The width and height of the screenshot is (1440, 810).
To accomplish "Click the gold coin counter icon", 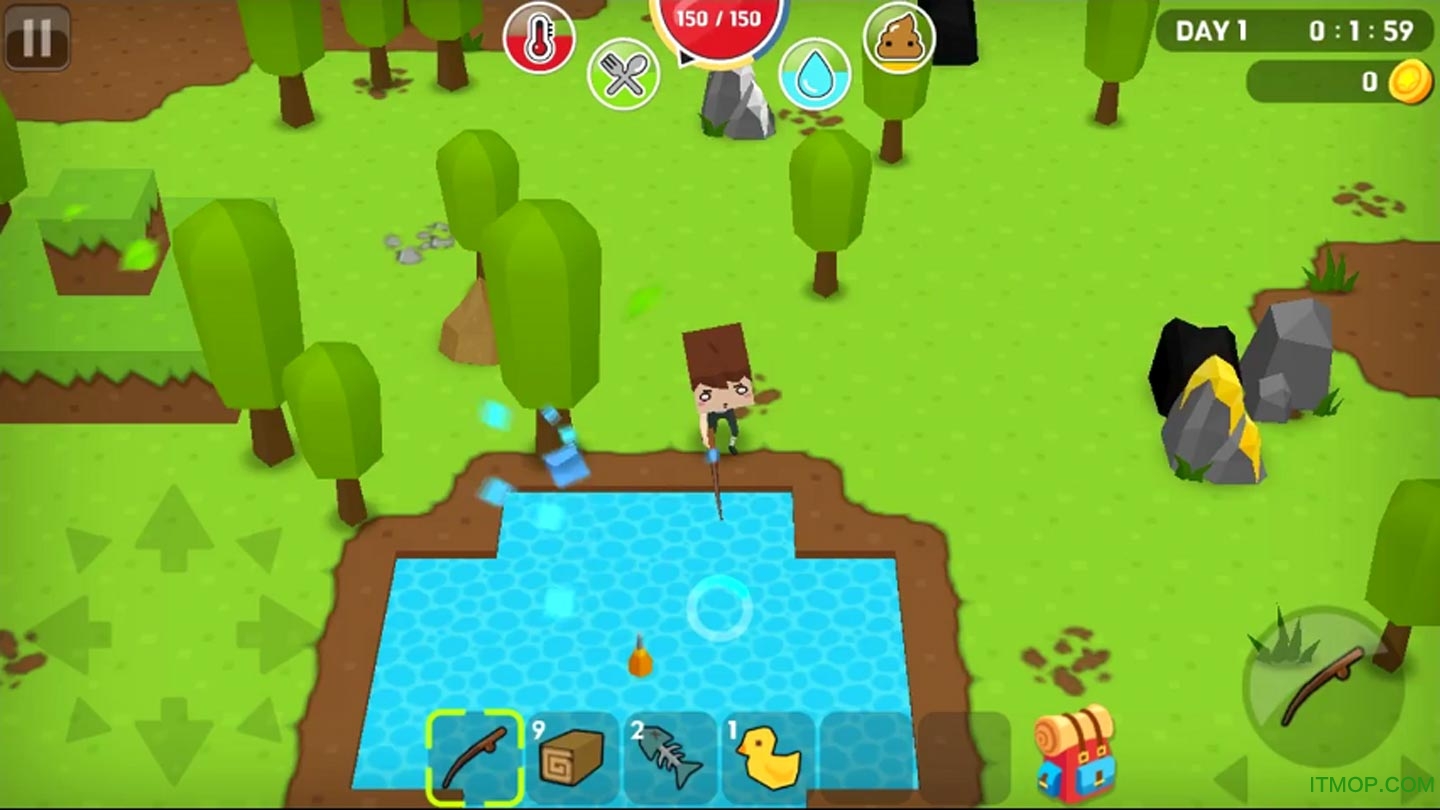I will 1410,82.
